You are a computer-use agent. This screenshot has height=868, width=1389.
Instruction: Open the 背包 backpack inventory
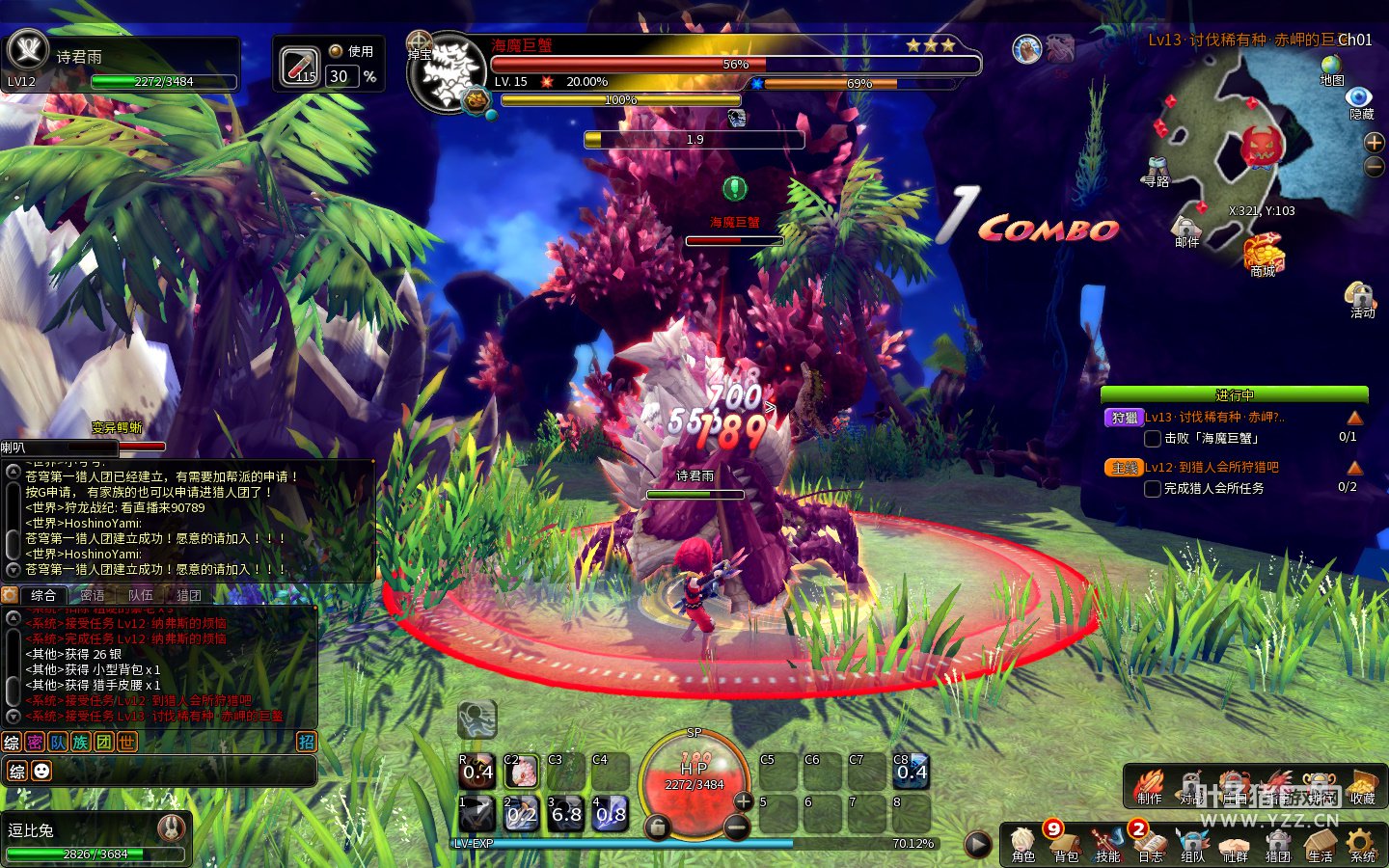pos(1065,844)
